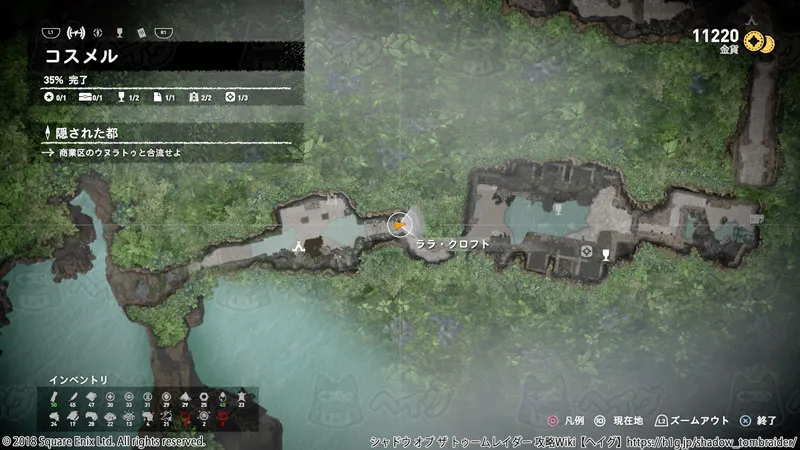
Task: Pick the chalice marker below the ruins
Action: 606,254
